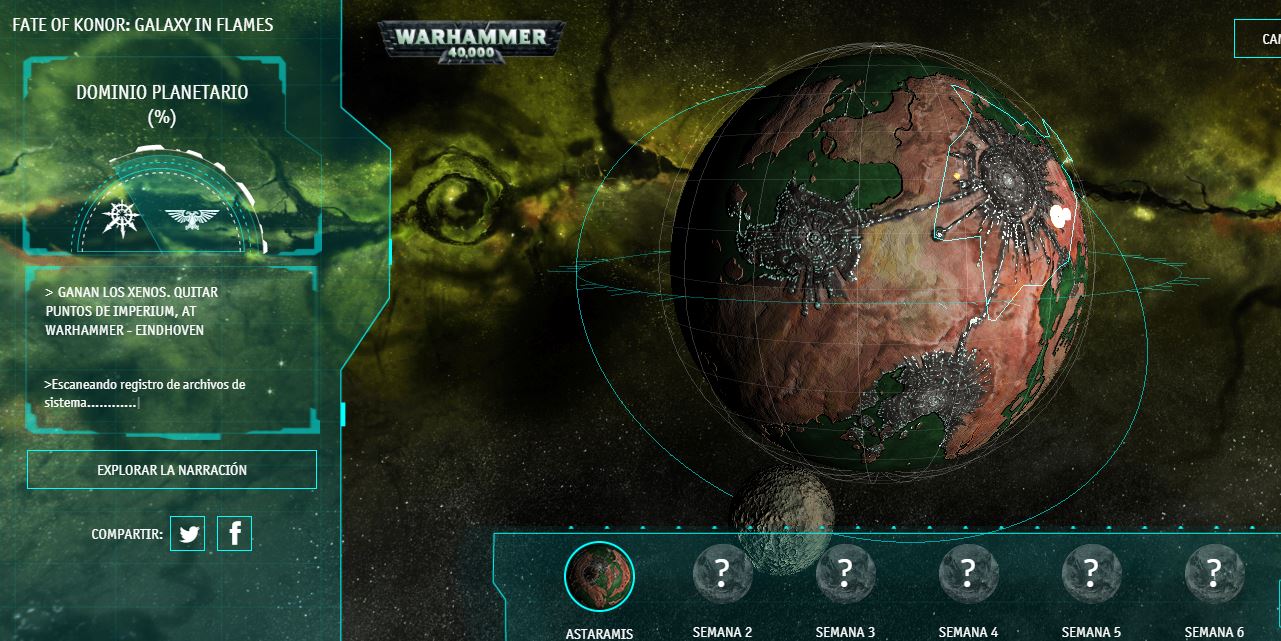The width and height of the screenshot is (1281, 641).
Task: Select the Astaramis planet
Action: click(599, 576)
